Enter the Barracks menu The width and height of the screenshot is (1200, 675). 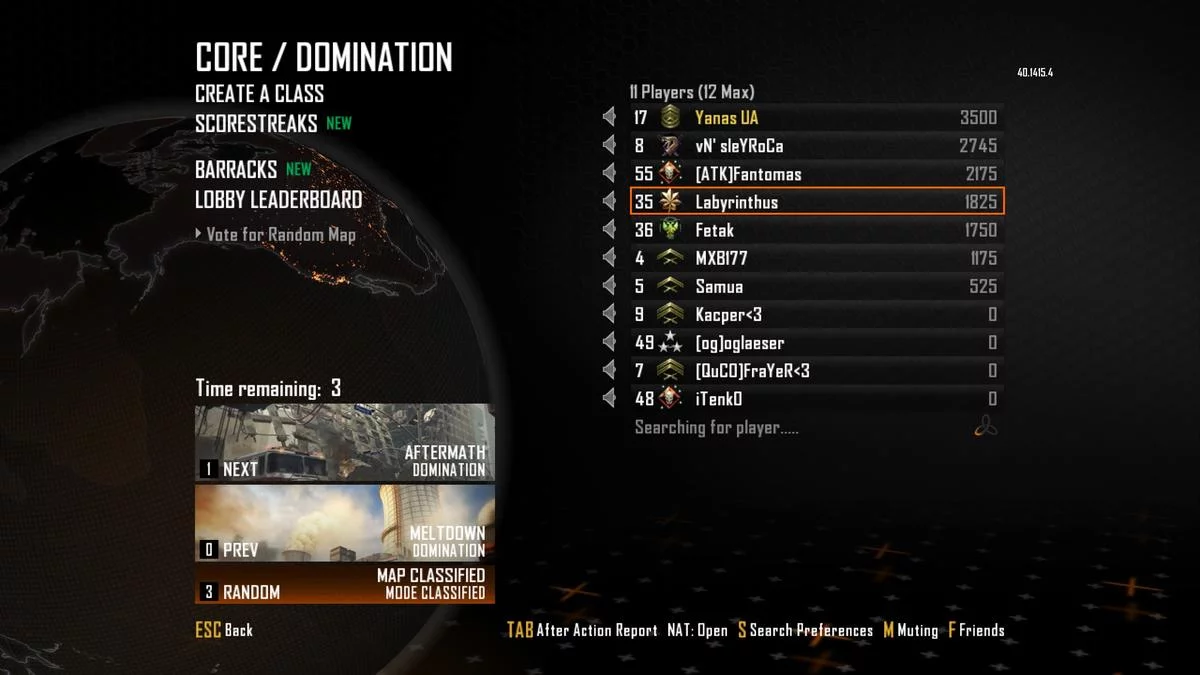pyautogui.click(x=236, y=170)
